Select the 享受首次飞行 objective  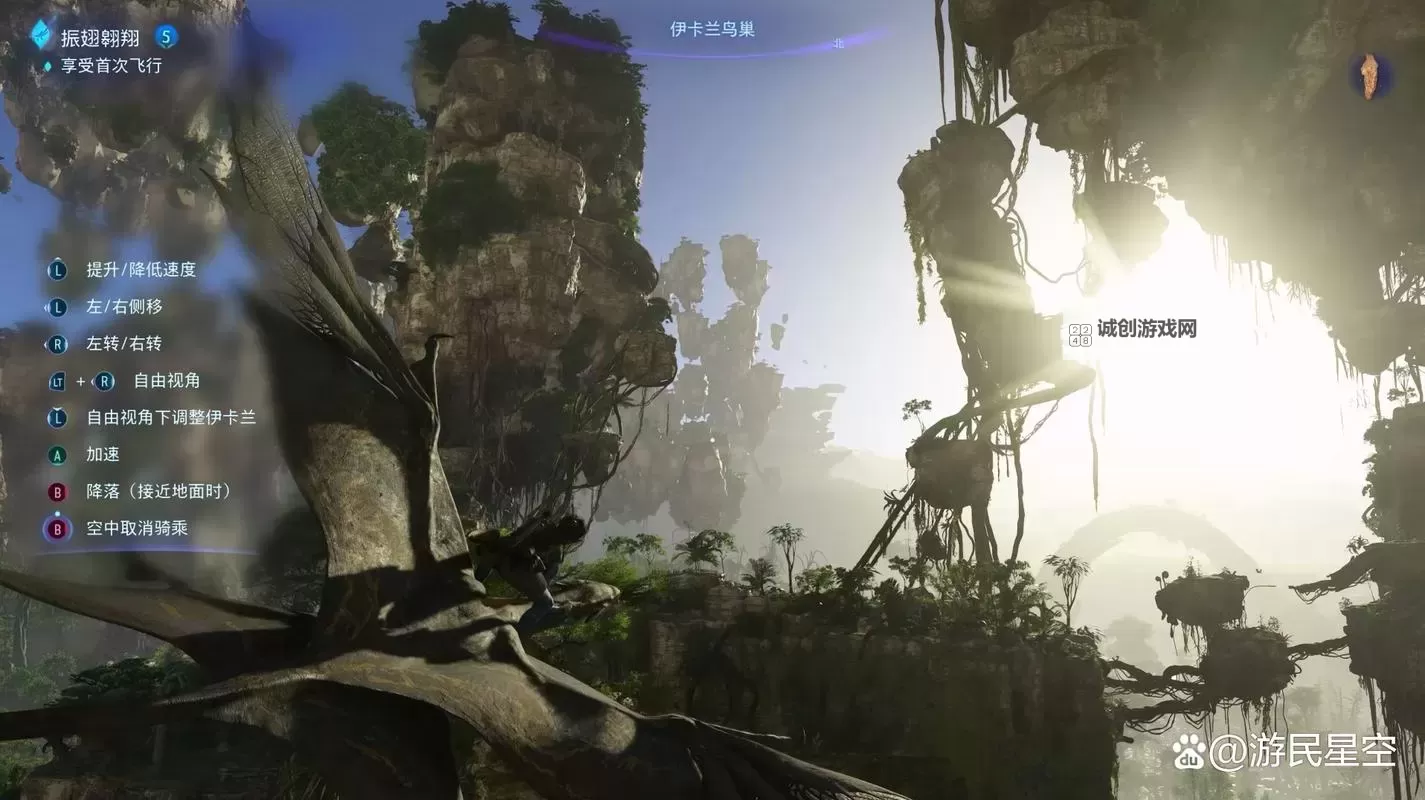pos(110,66)
